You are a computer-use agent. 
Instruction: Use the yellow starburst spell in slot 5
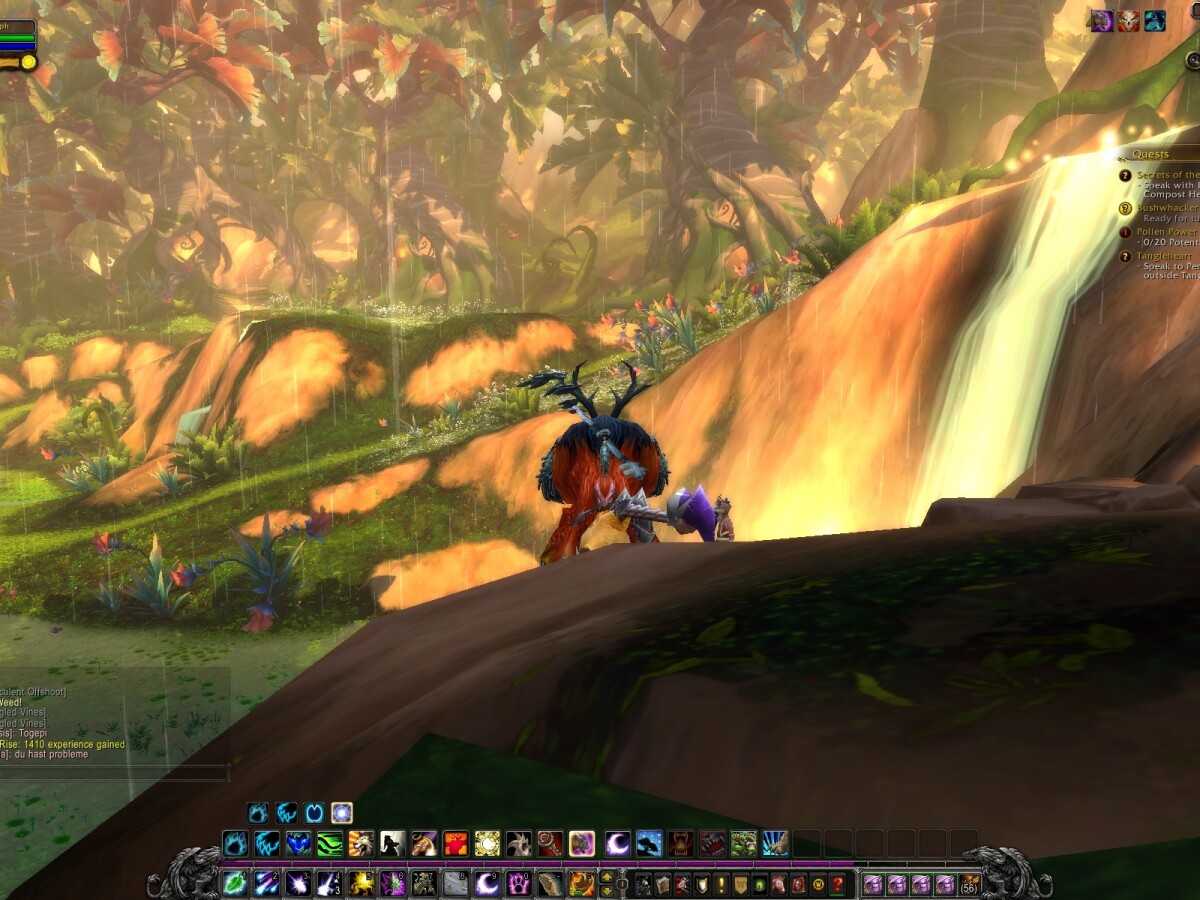pos(360,884)
